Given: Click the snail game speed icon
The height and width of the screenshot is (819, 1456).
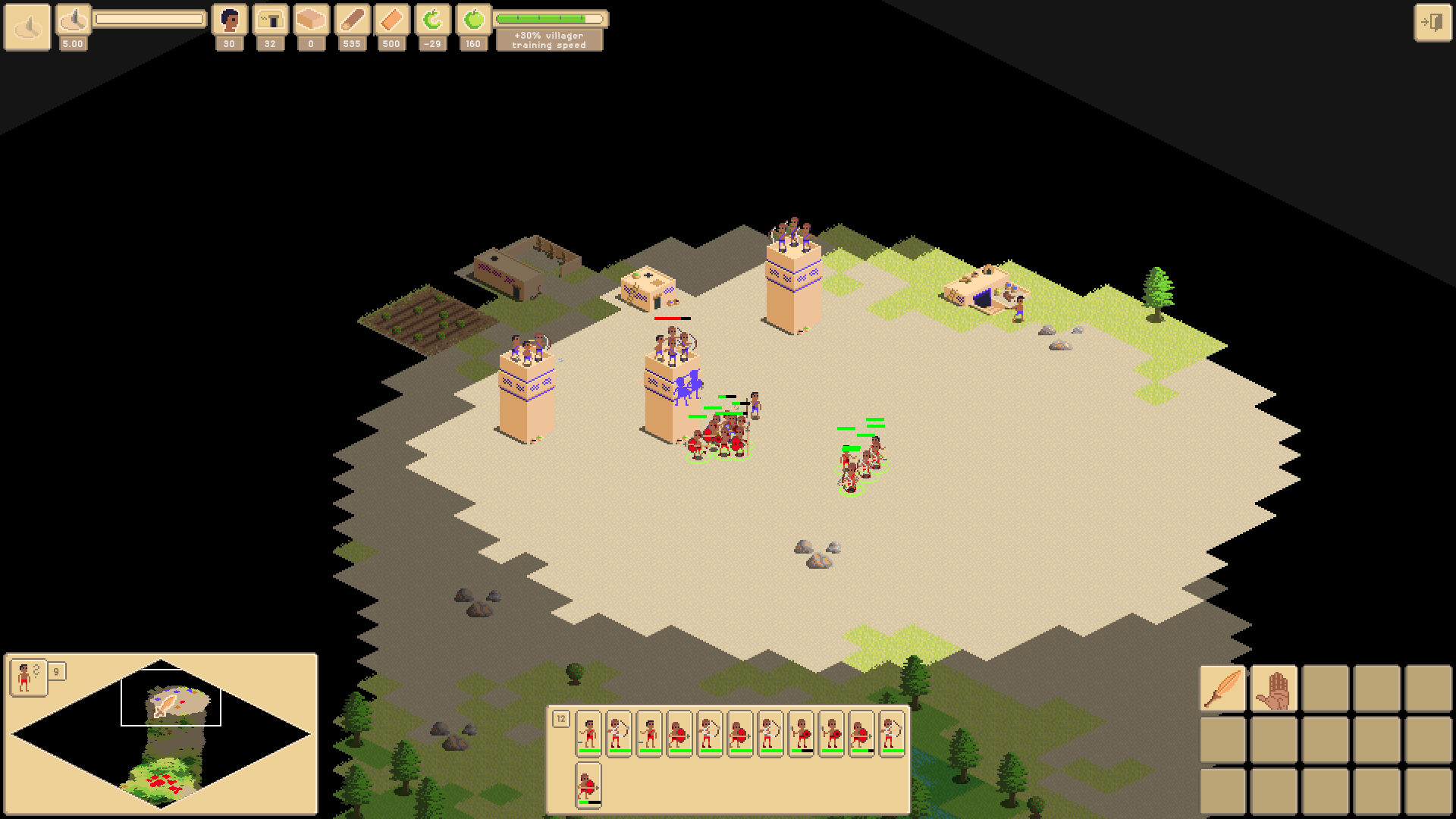Looking at the screenshot, I should (x=73, y=20).
